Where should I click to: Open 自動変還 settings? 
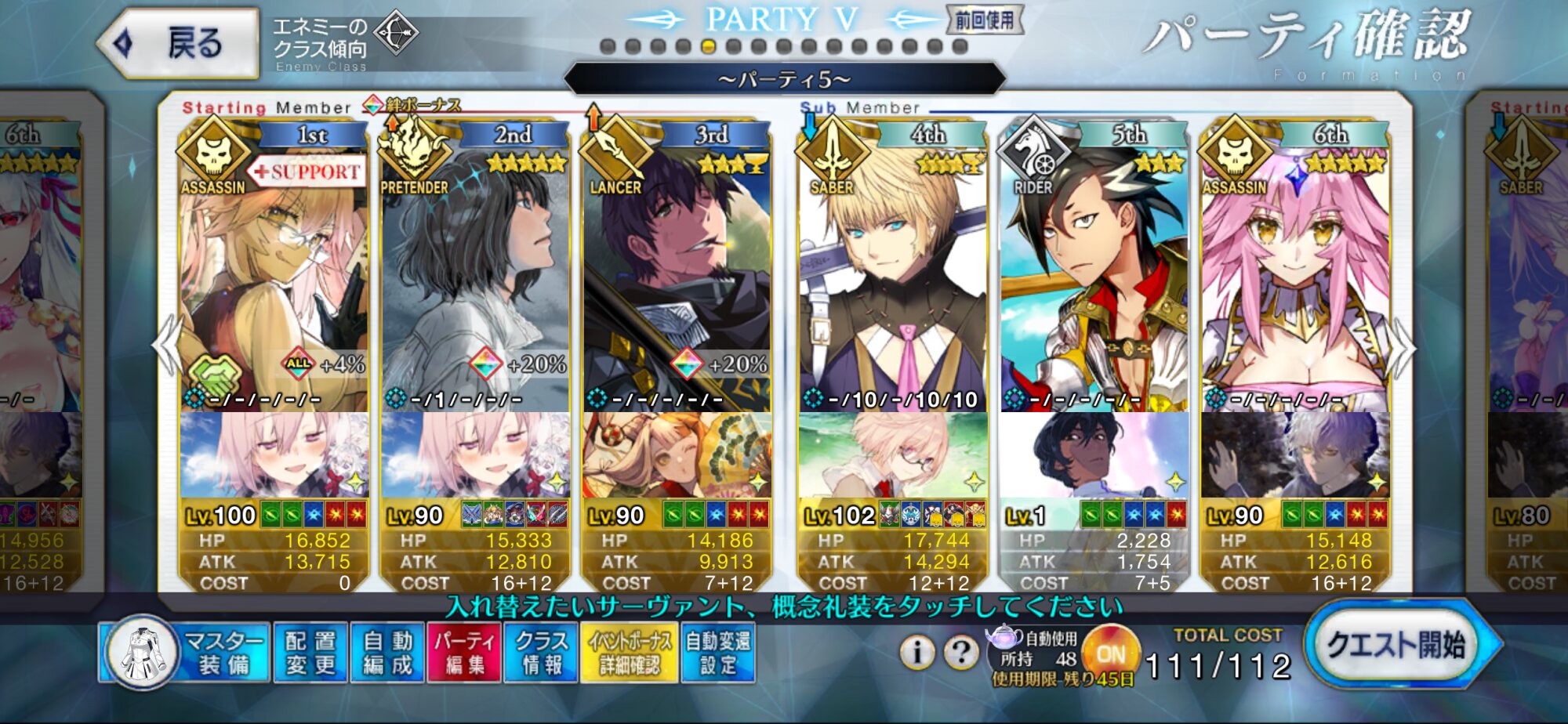[x=718, y=653]
